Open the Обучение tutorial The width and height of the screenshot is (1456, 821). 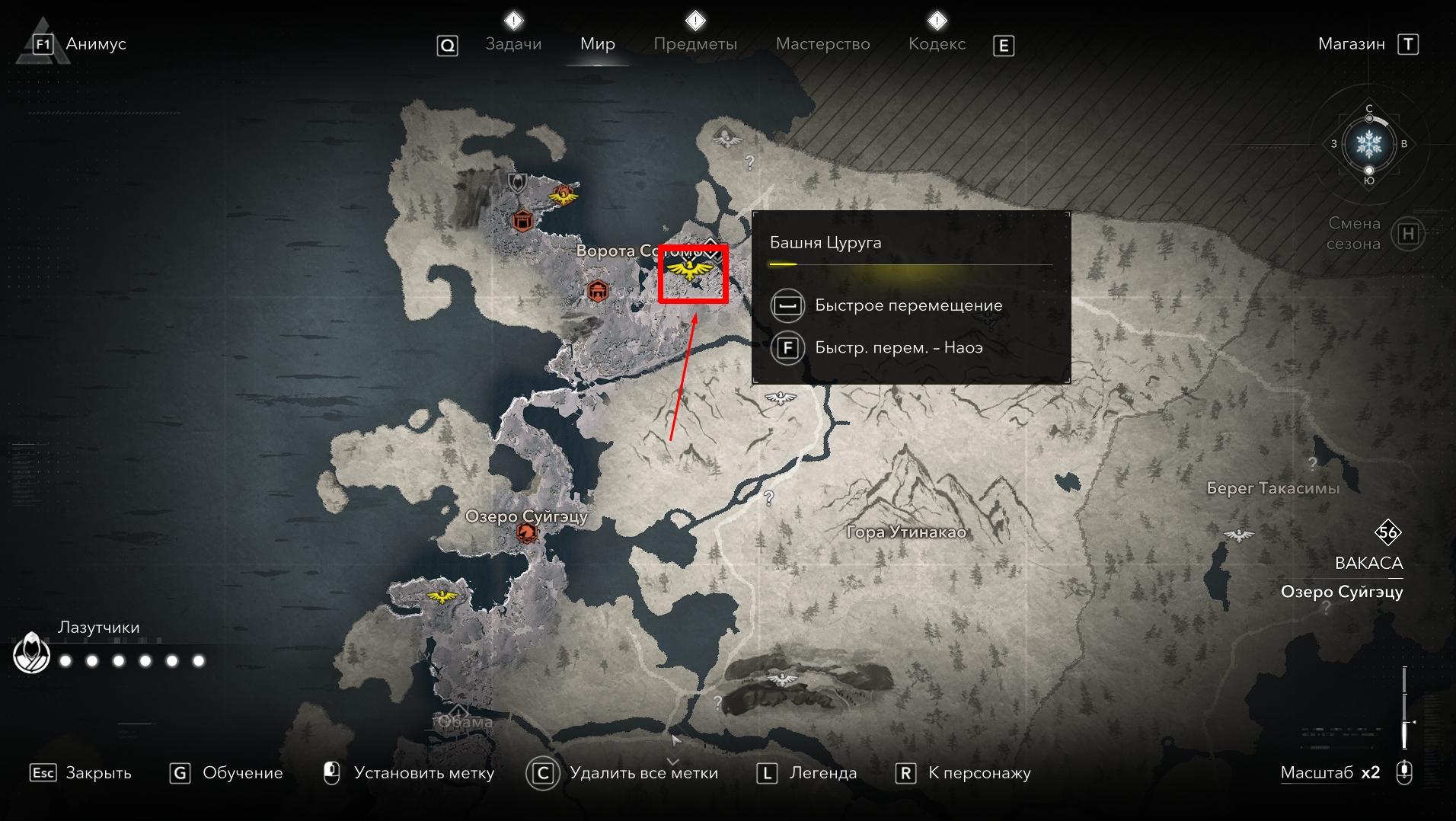tap(241, 773)
